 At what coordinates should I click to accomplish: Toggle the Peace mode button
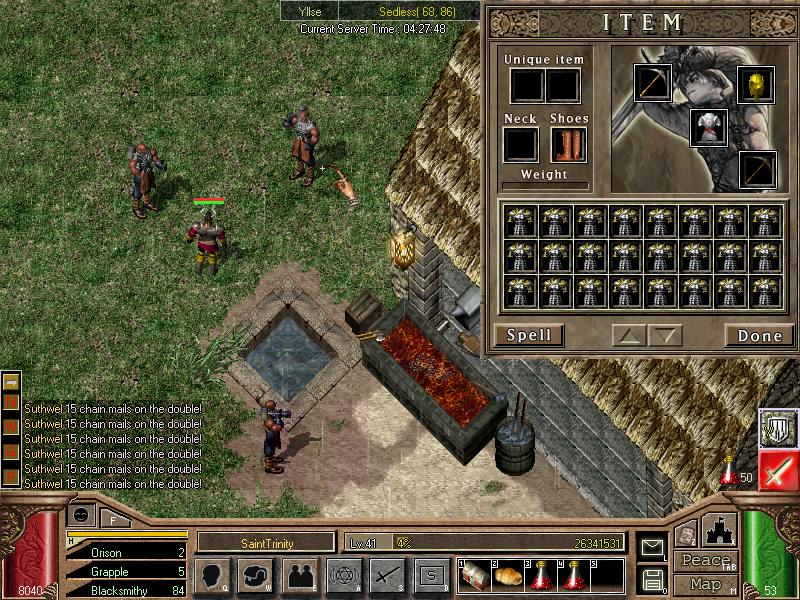coord(706,561)
